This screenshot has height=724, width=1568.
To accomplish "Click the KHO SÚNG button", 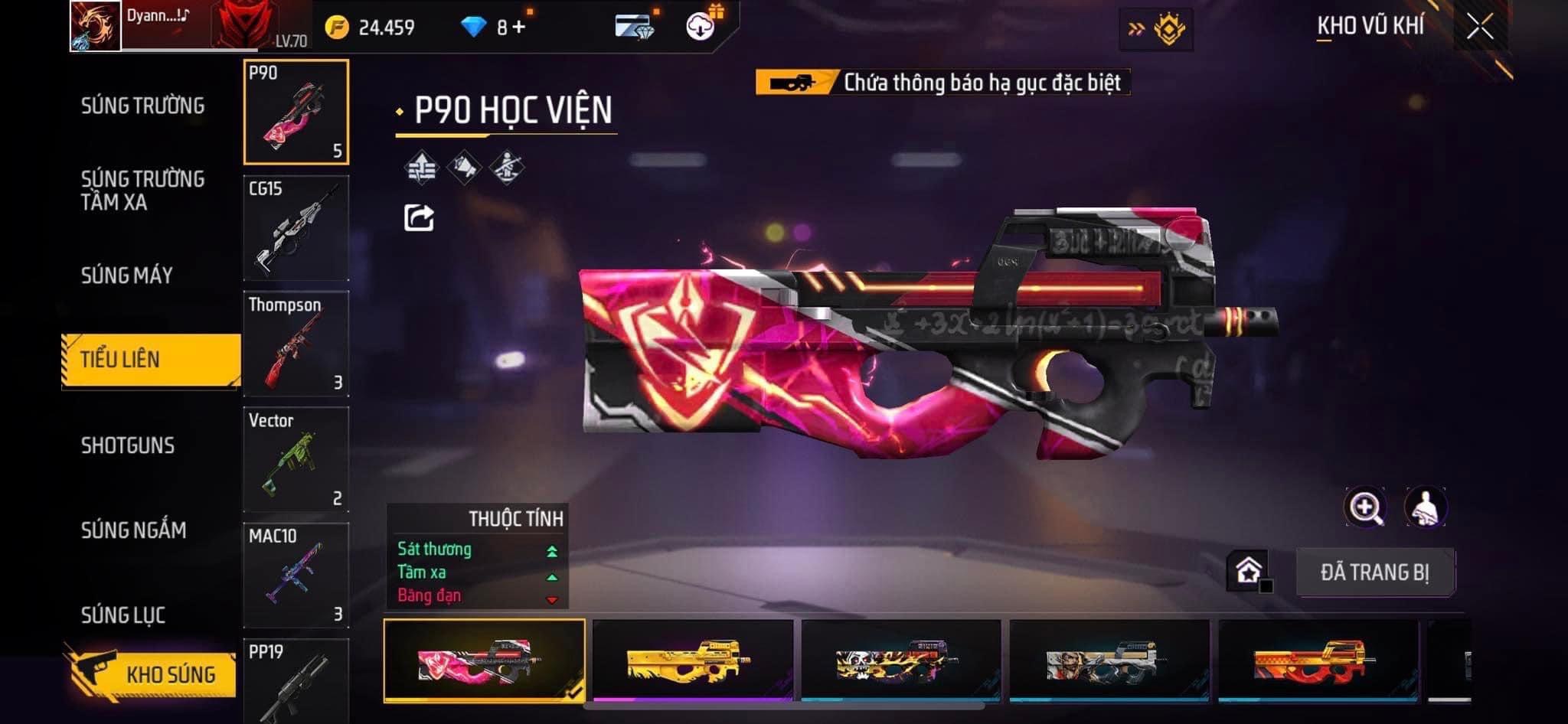I will (152, 673).
